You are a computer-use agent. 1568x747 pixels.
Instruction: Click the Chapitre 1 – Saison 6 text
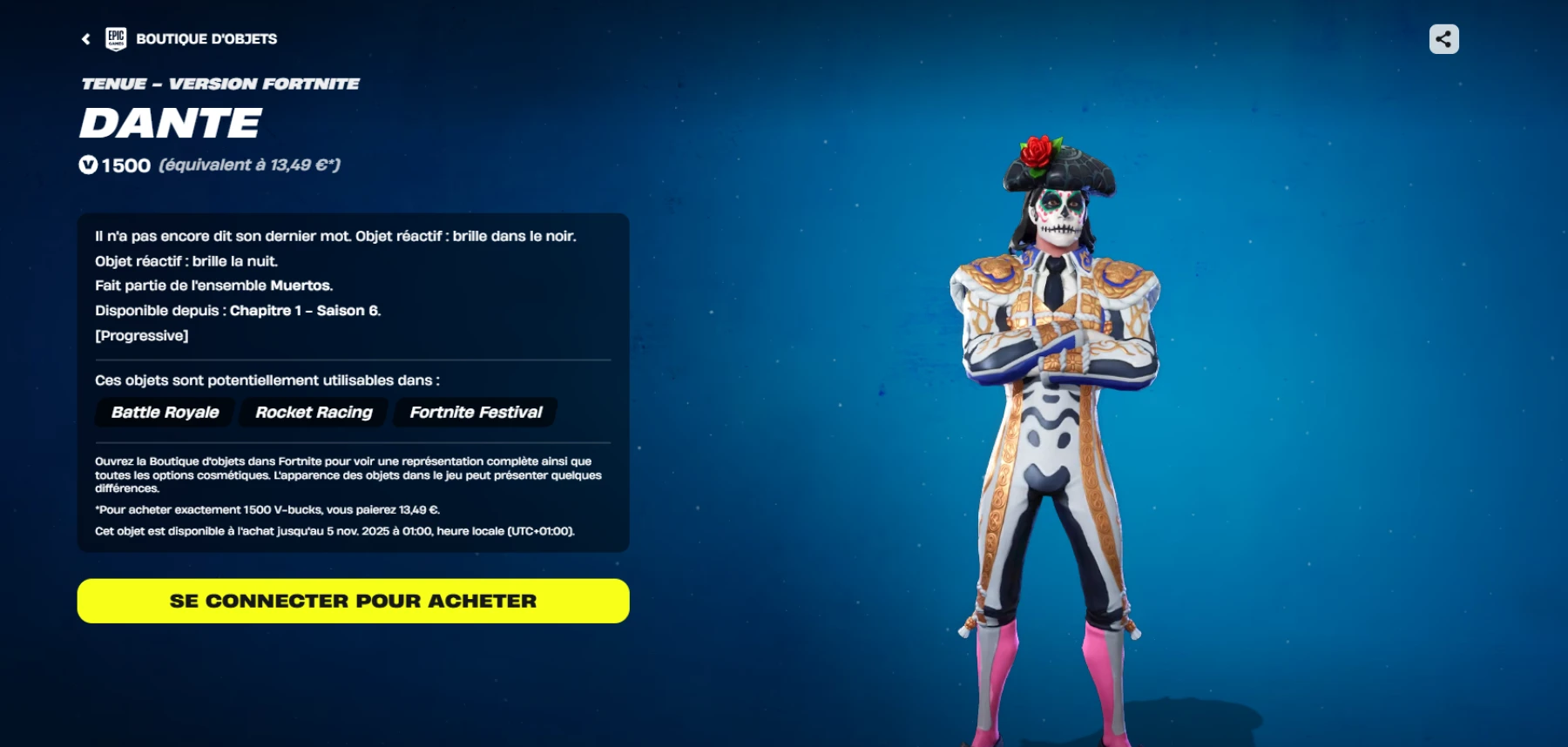pyautogui.click(x=308, y=310)
